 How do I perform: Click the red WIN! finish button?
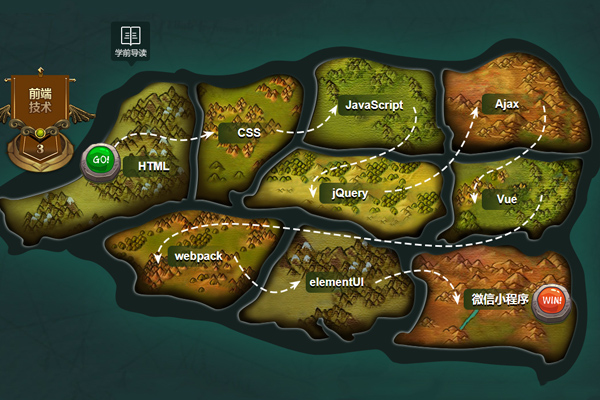click(549, 300)
